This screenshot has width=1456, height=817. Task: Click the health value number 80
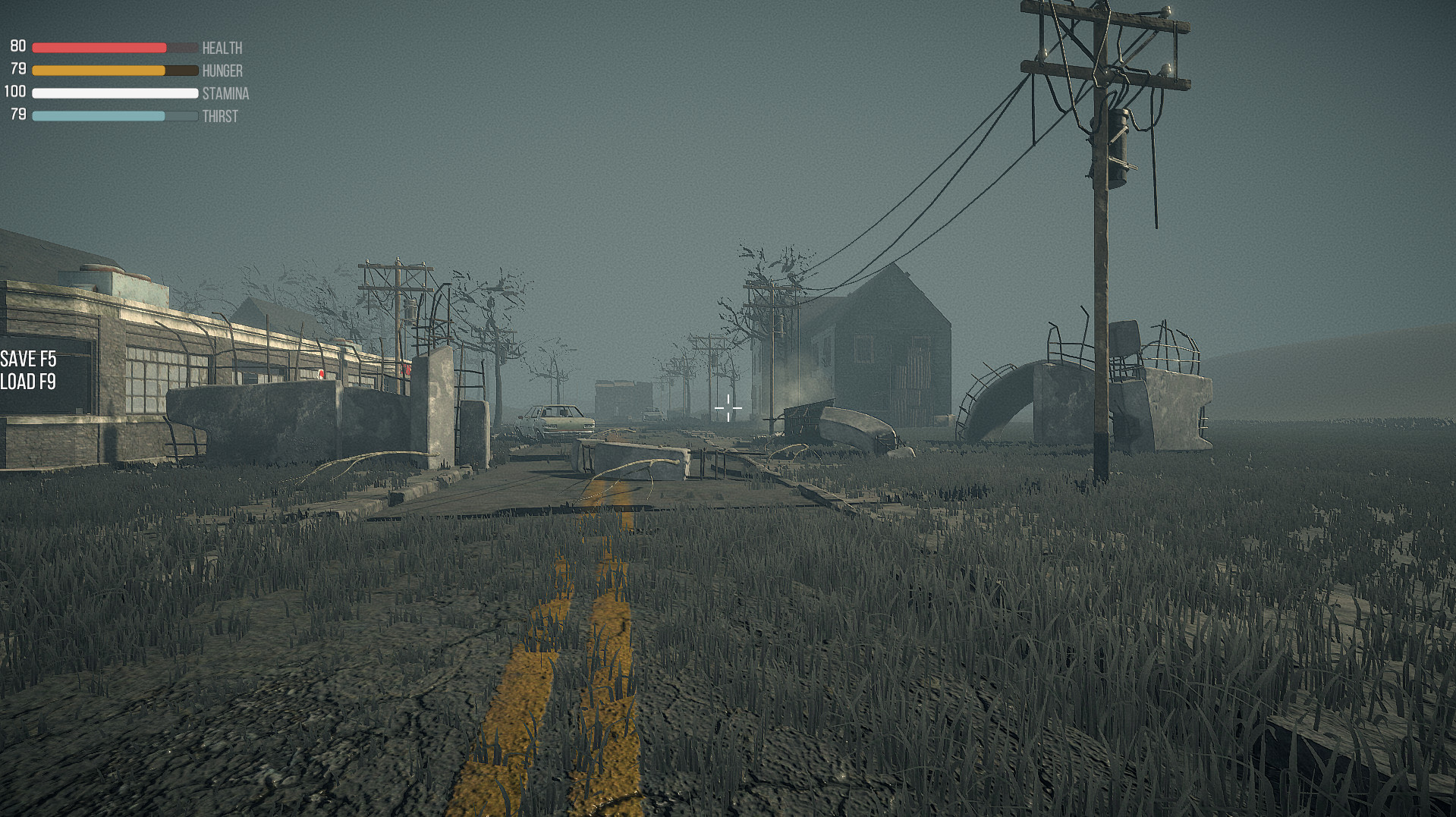tap(17, 46)
